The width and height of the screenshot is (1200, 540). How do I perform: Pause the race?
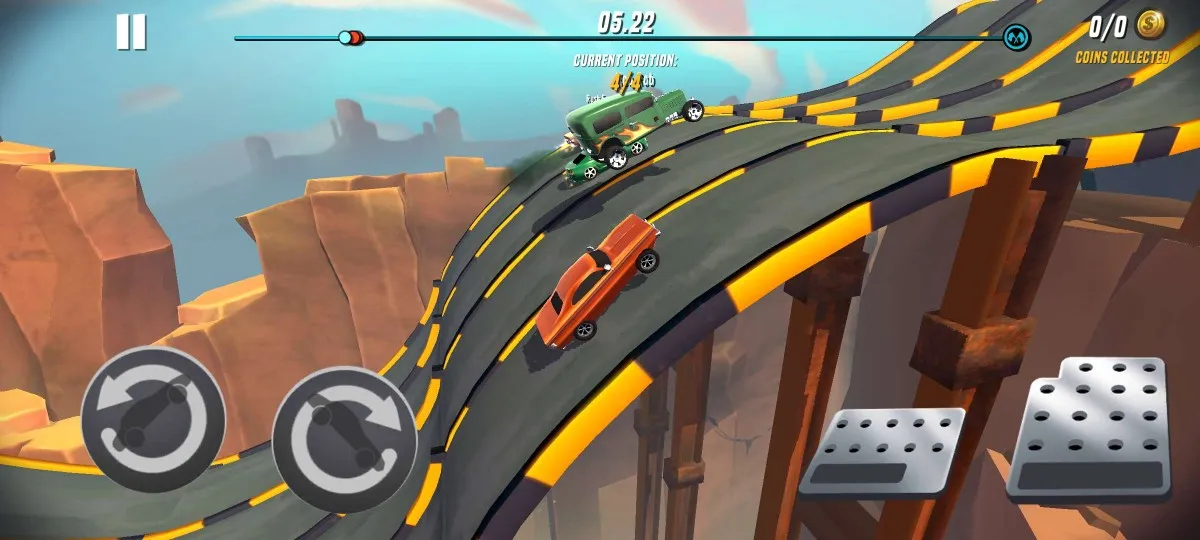131,32
